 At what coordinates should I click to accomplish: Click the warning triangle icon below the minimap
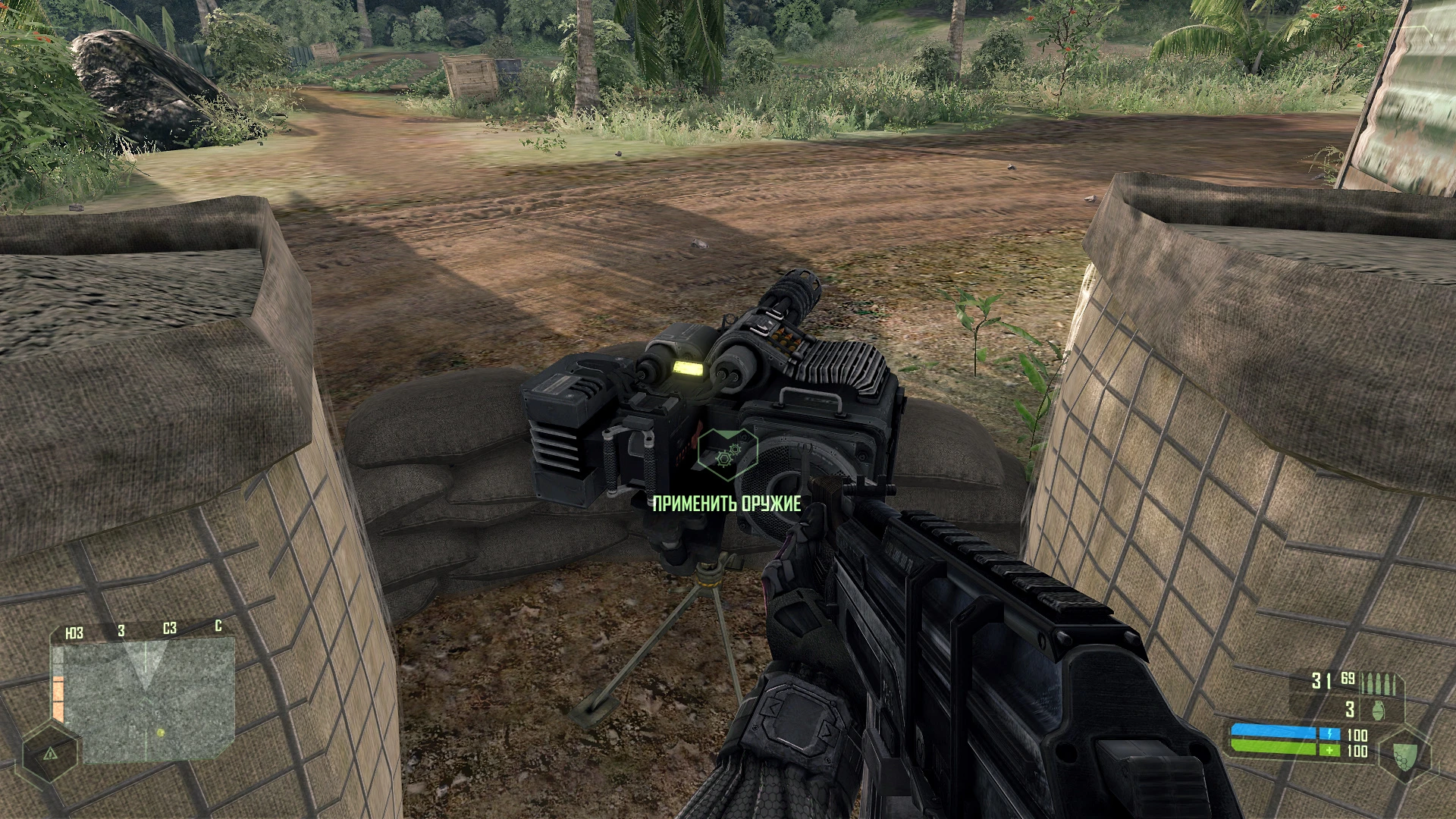(50, 755)
